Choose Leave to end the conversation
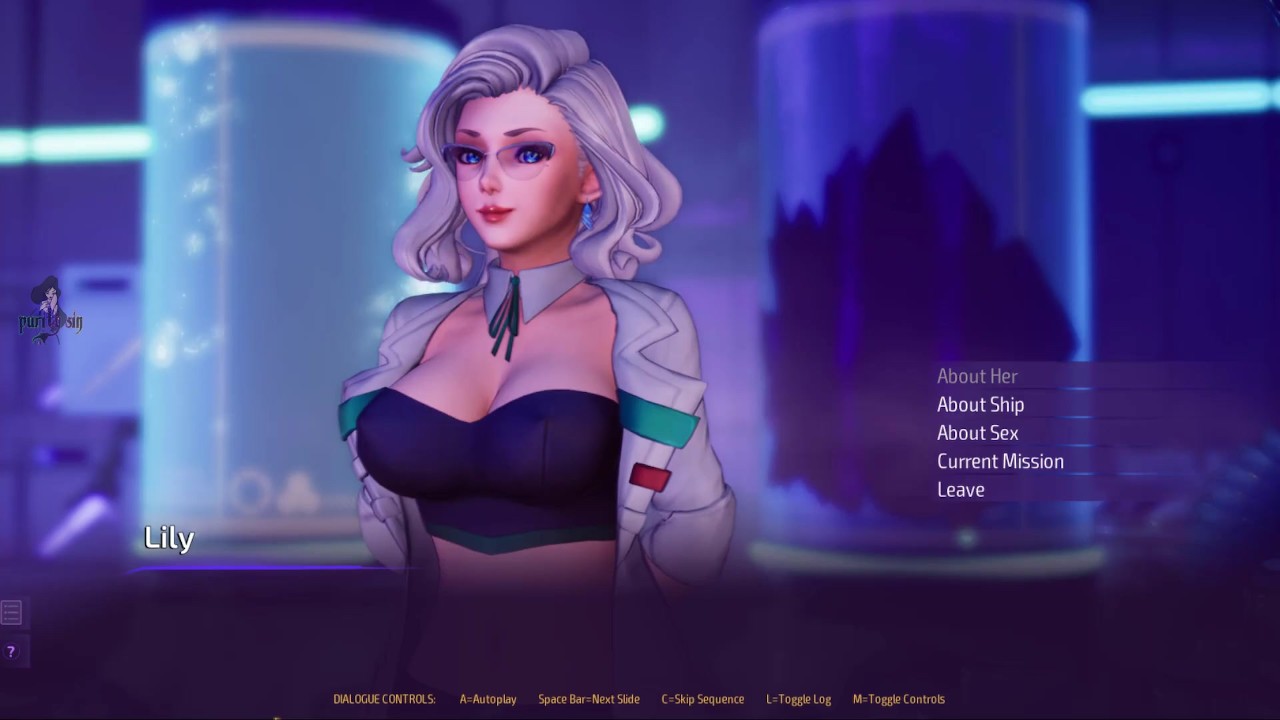Image resolution: width=1280 pixels, height=720 pixels. click(x=960, y=489)
